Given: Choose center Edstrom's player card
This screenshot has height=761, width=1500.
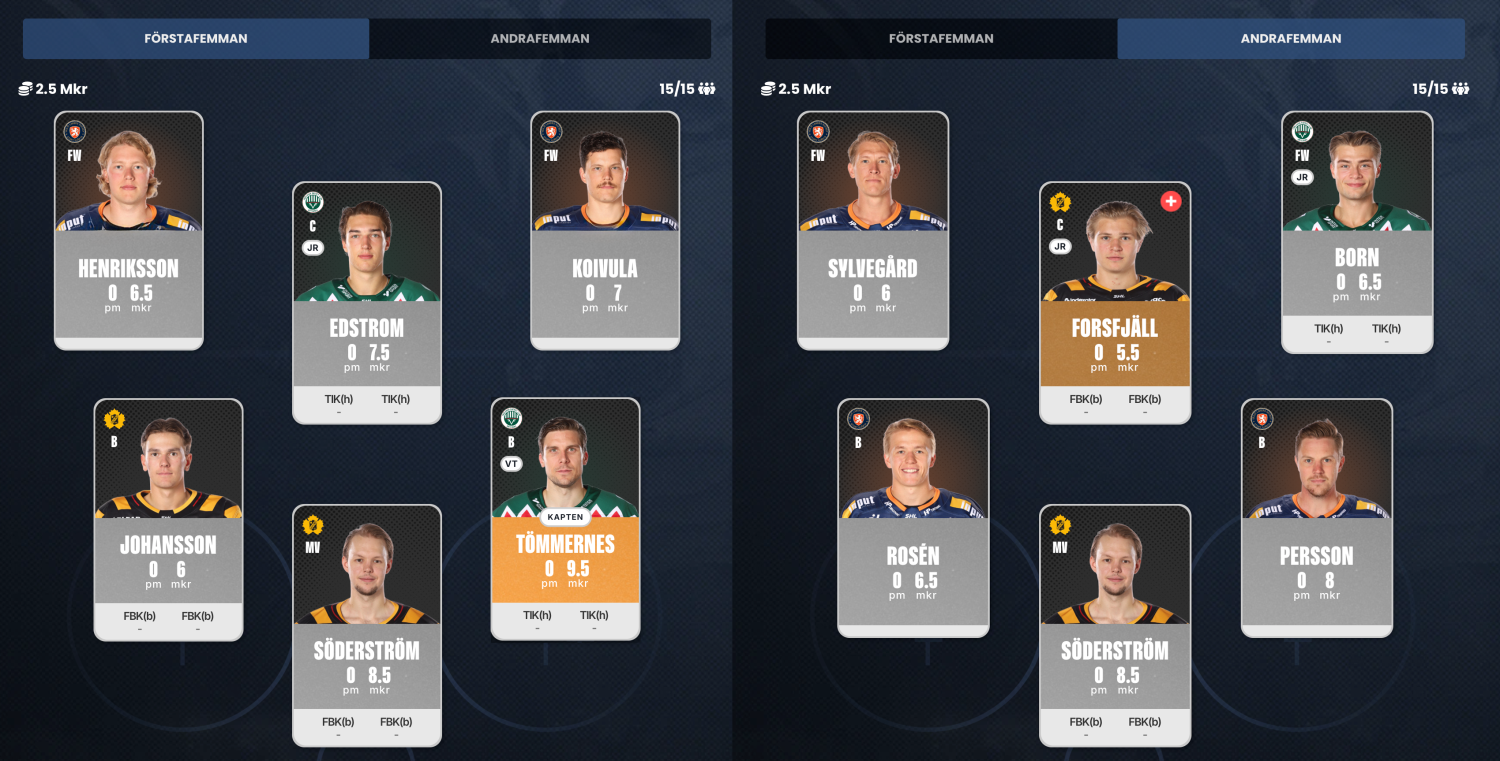Looking at the screenshot, I should click(367, 302).
